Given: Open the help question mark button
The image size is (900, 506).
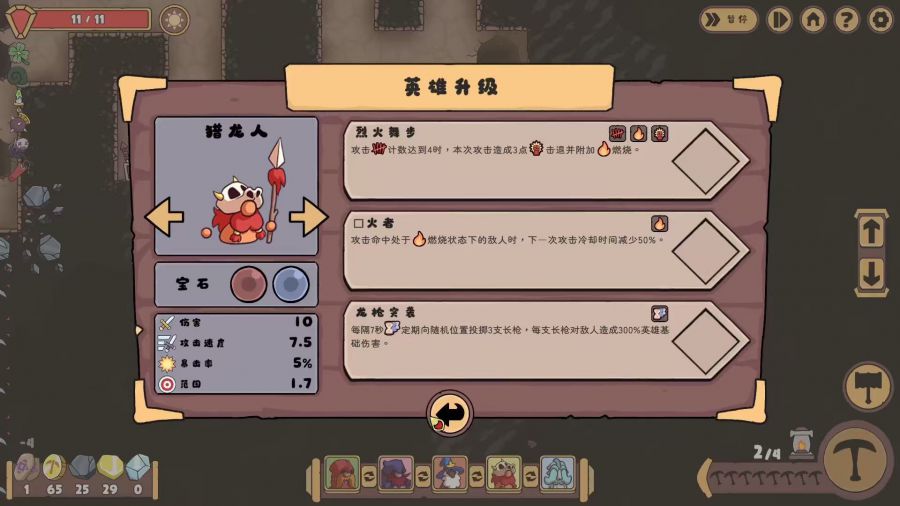Looking at the screenshot, I should [847, 19].
